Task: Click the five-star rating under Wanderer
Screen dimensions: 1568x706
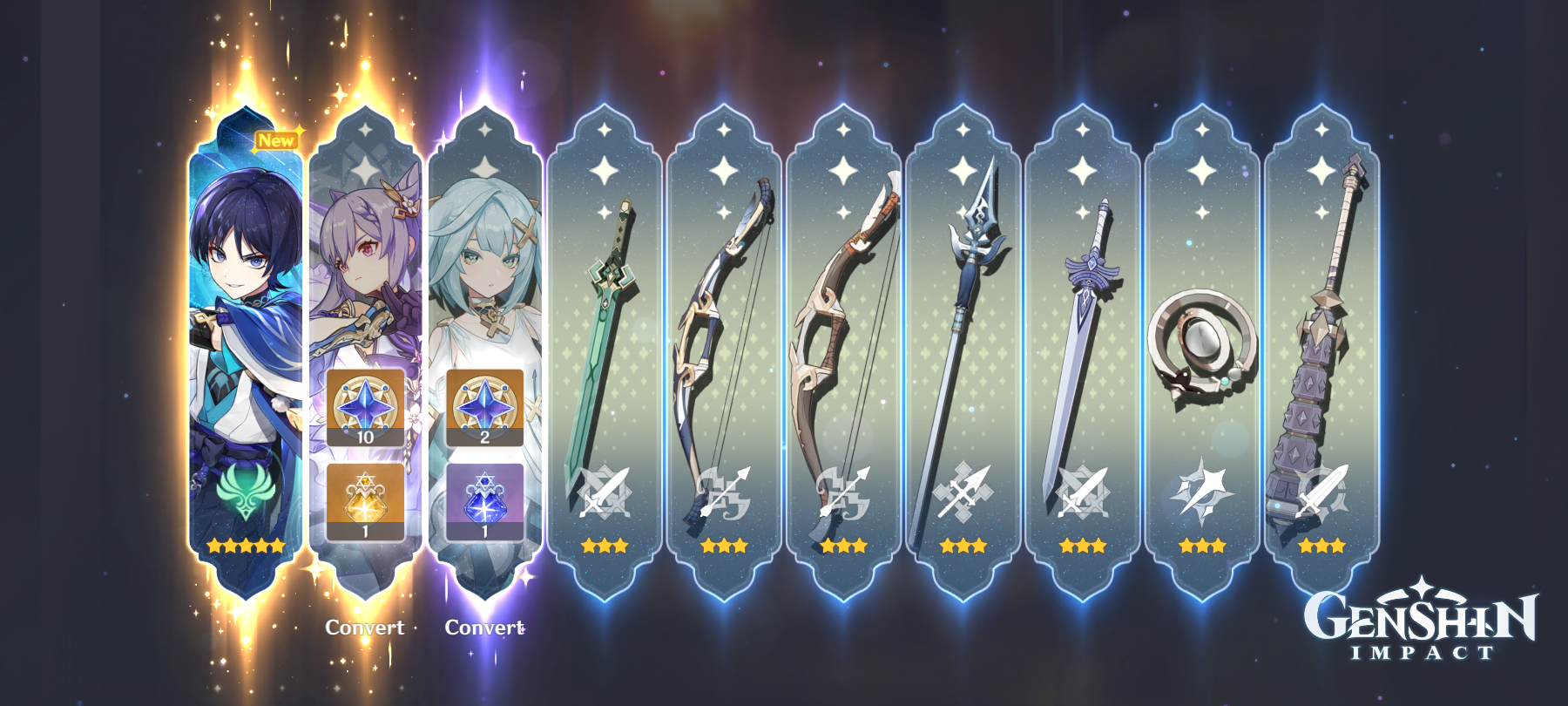Action: [x=244, y=546]
